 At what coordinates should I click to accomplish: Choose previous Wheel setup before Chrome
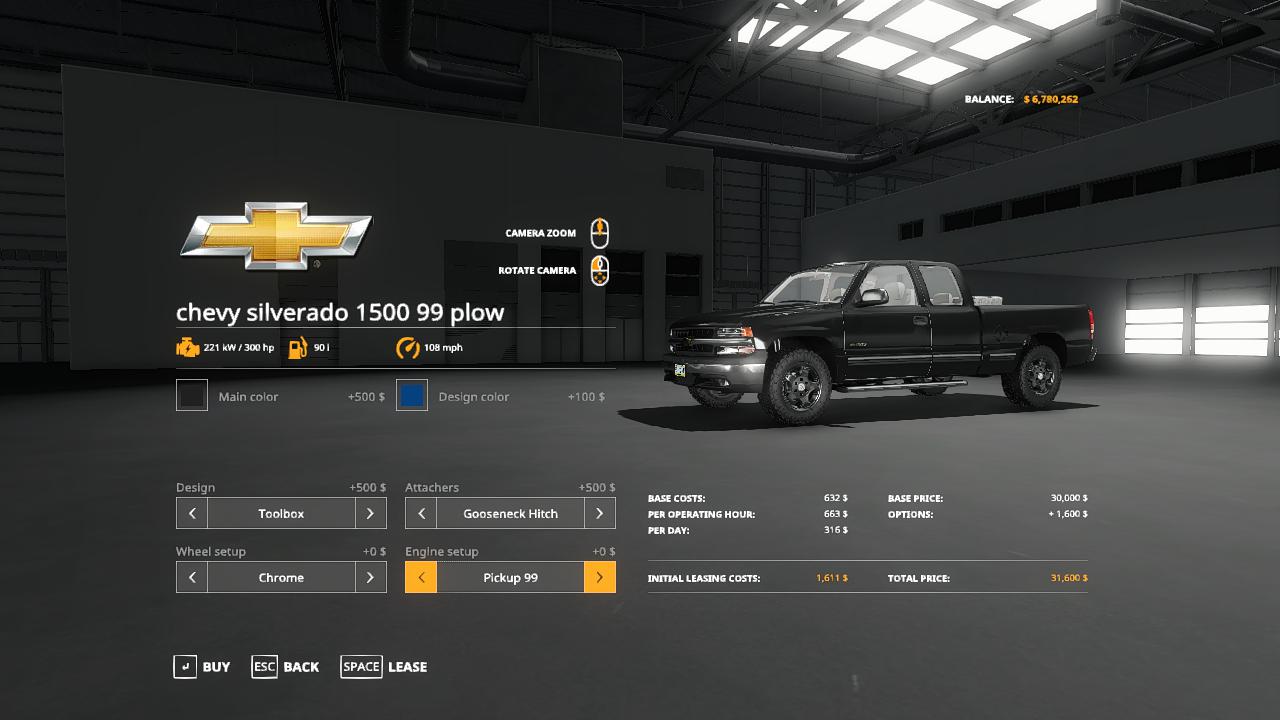point(192,578)
